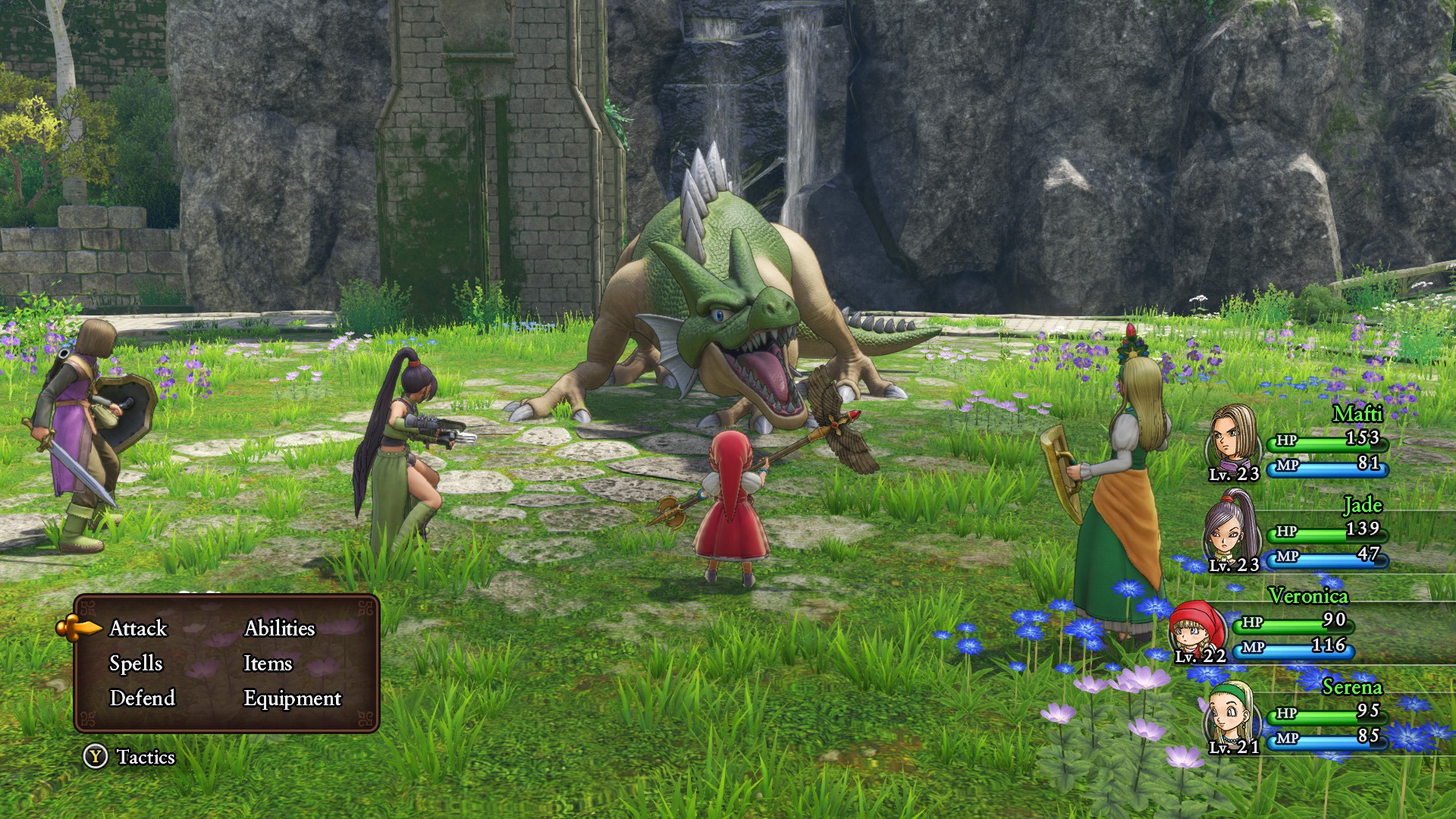Open the Abilities menu
Viewport: 1456px width, 819px height.
coord(279,629)
